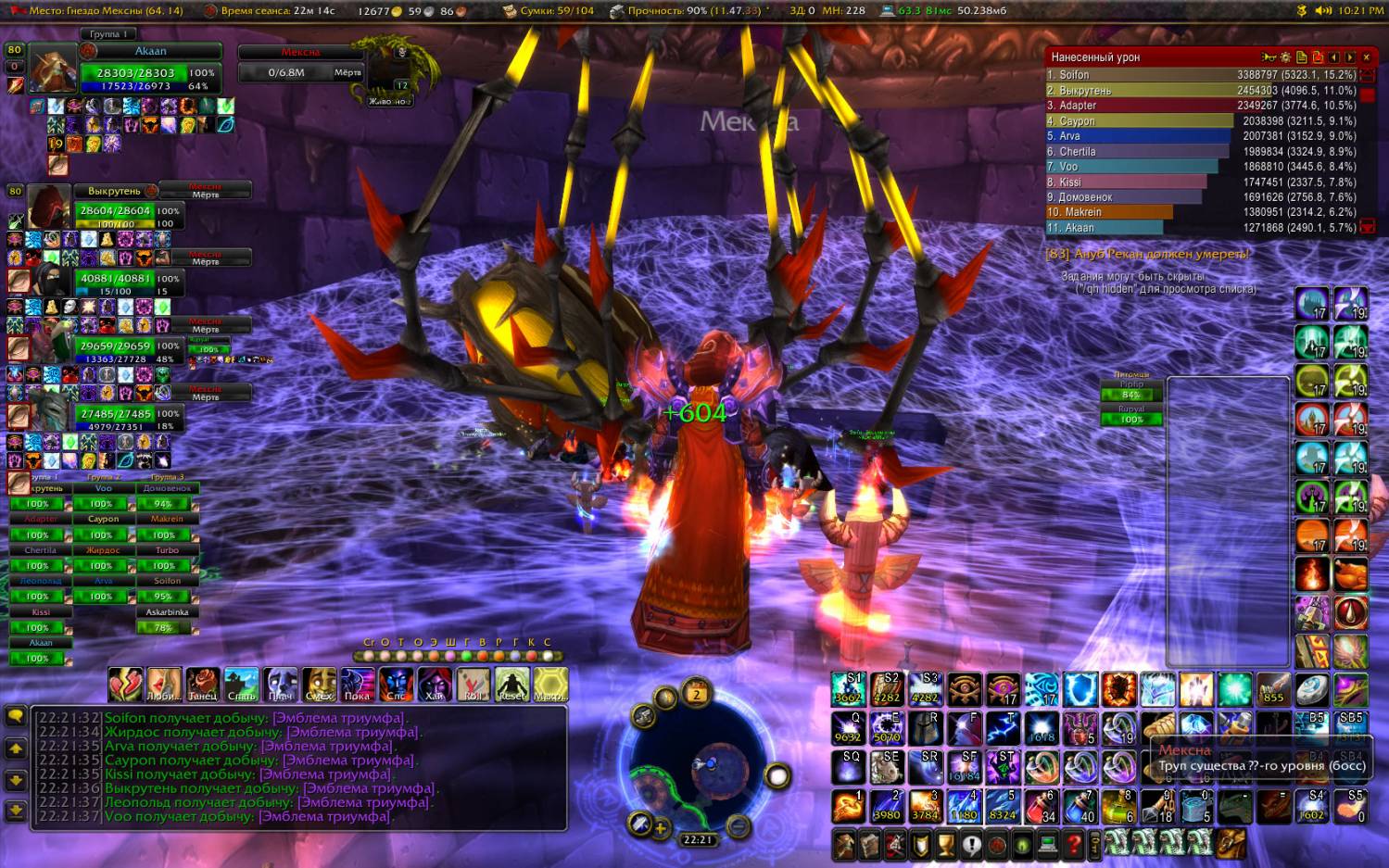The height and width of the screenshot is (868, 1389).
Task: Trigger the 'Roll' dice macro
Action: click(474, 685)
